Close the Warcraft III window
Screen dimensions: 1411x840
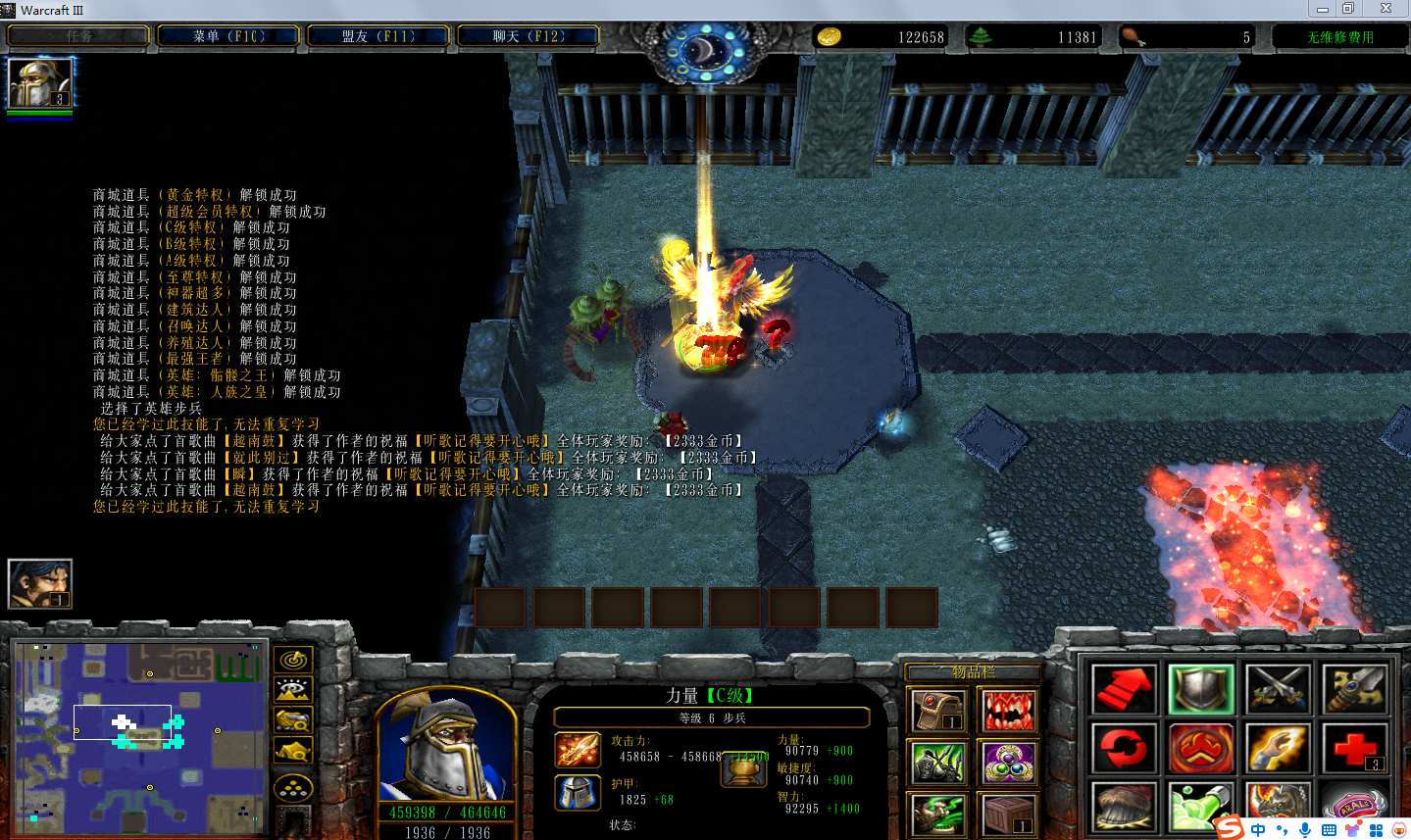coord(1386,9)
